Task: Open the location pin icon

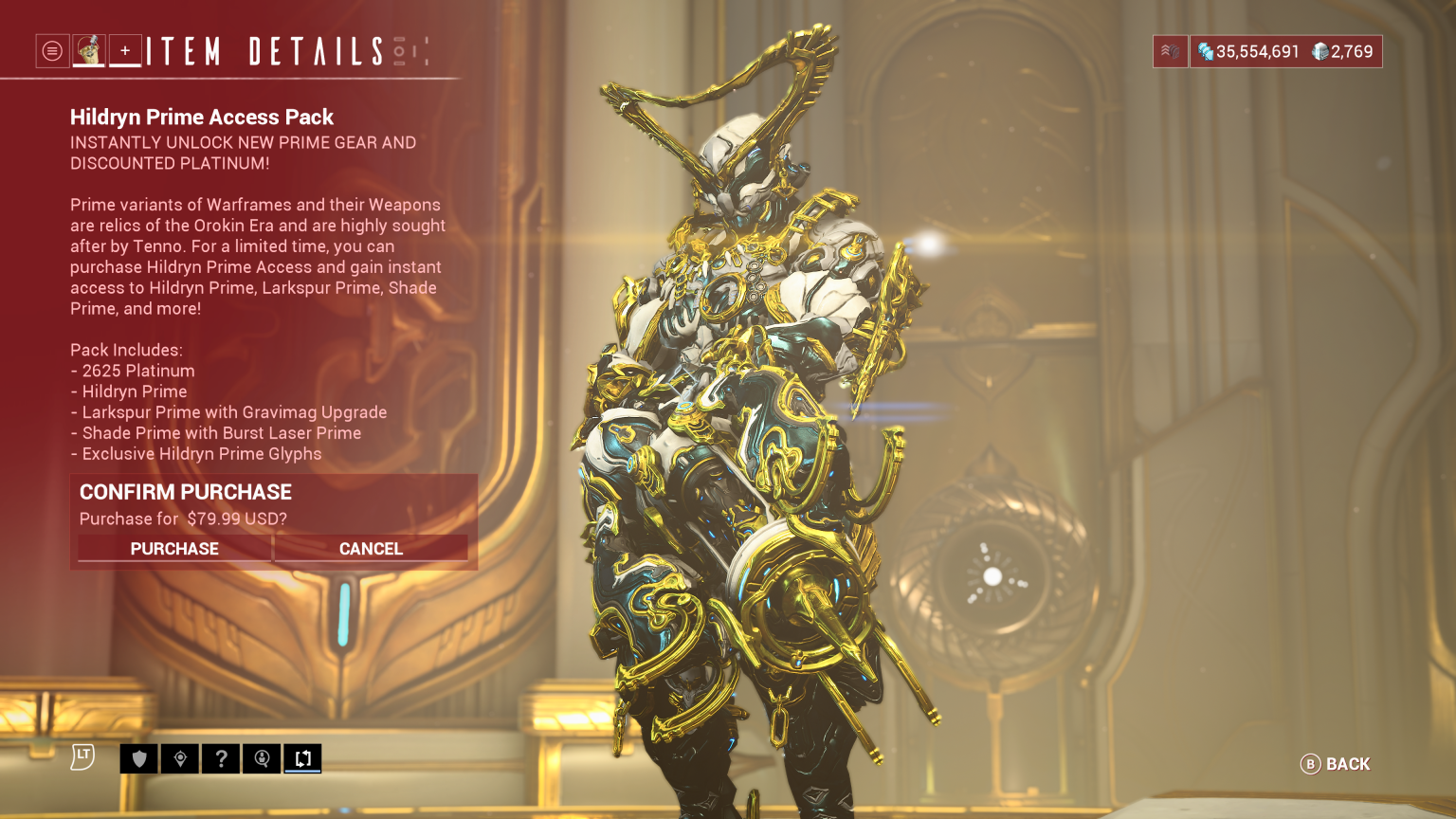Action: tap(180, 758)
